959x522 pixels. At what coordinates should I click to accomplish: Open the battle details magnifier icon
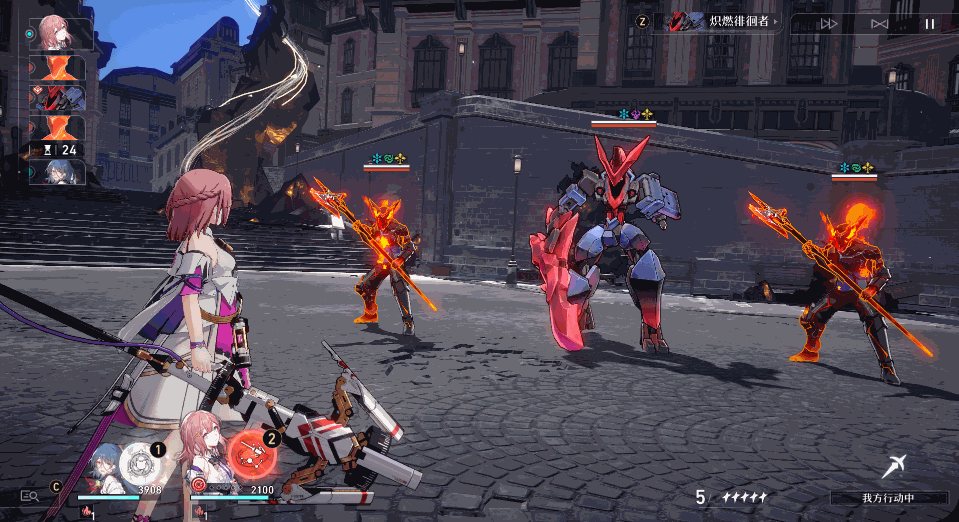(x=30, y=495)
